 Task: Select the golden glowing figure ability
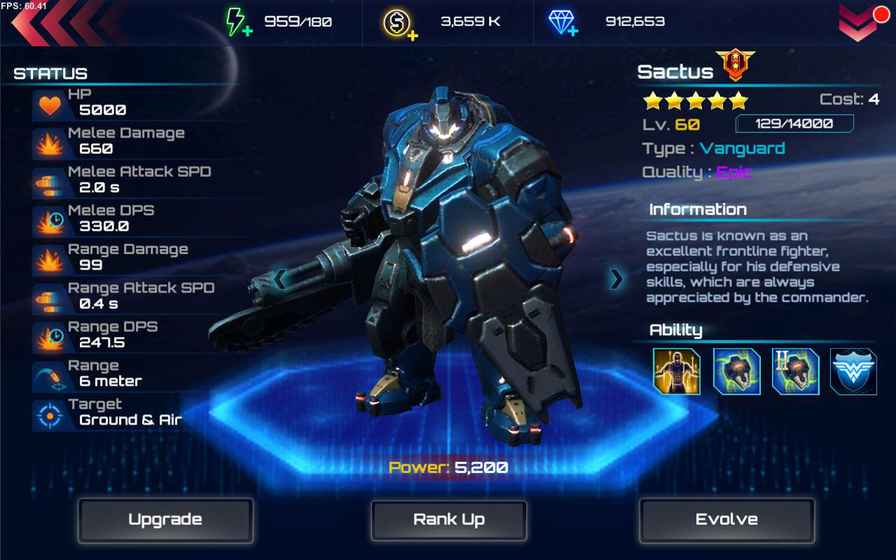677,371
